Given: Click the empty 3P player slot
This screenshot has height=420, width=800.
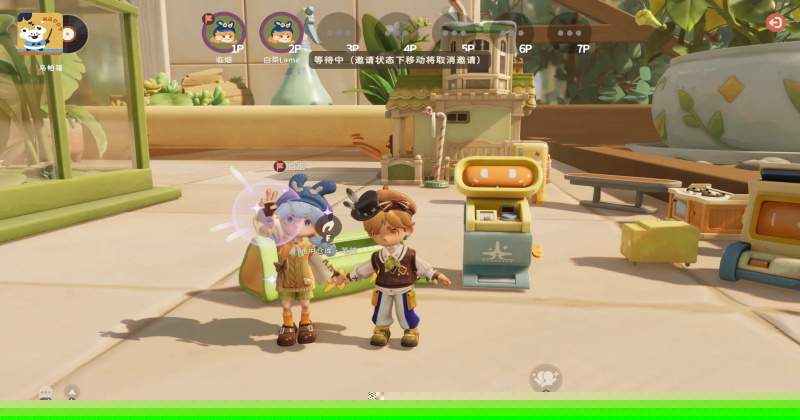Looking at the screenshot, I should pos(338,31).
